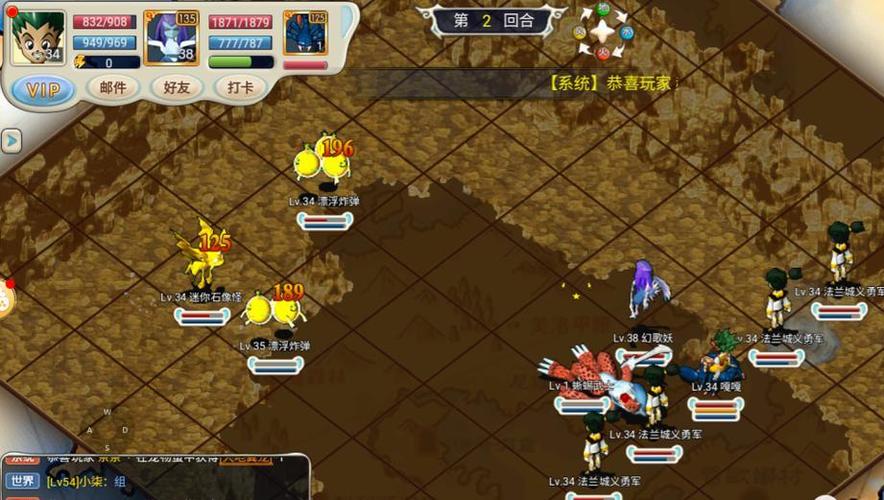884x500 pixels.
Task: Select the purple-haired pet portrait
Action: pos(170,38)
